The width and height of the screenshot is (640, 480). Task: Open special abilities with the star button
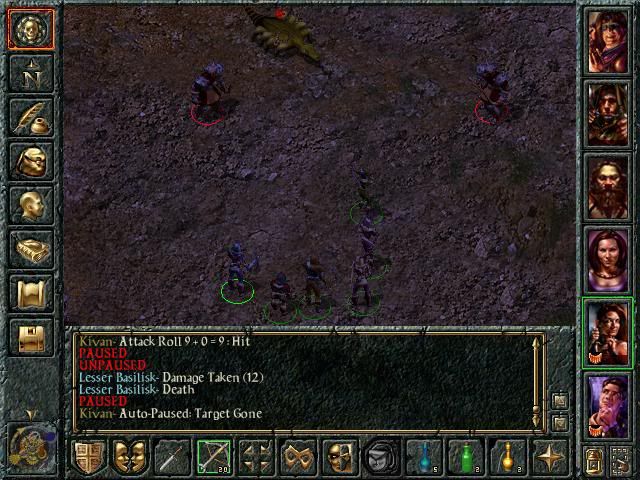tap(549, 458)
